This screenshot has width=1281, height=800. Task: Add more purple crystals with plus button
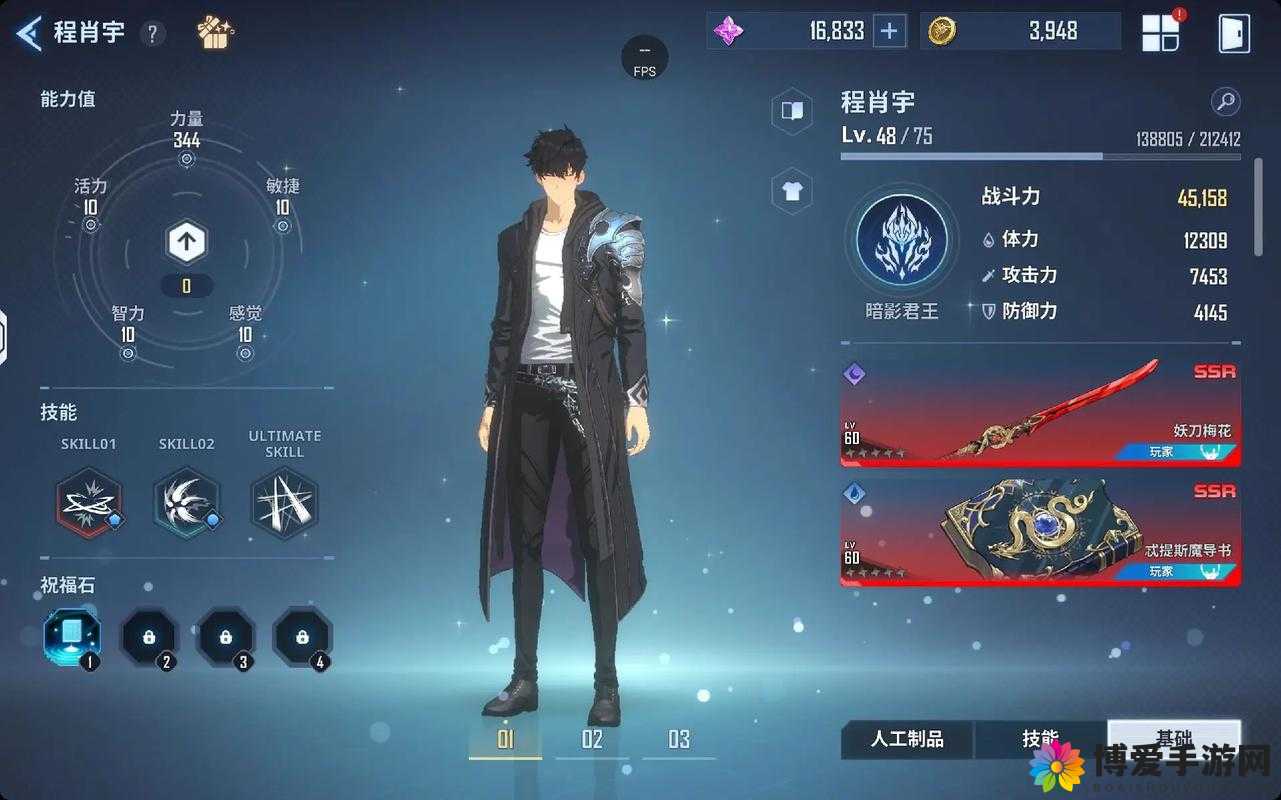tap(888, 32)
